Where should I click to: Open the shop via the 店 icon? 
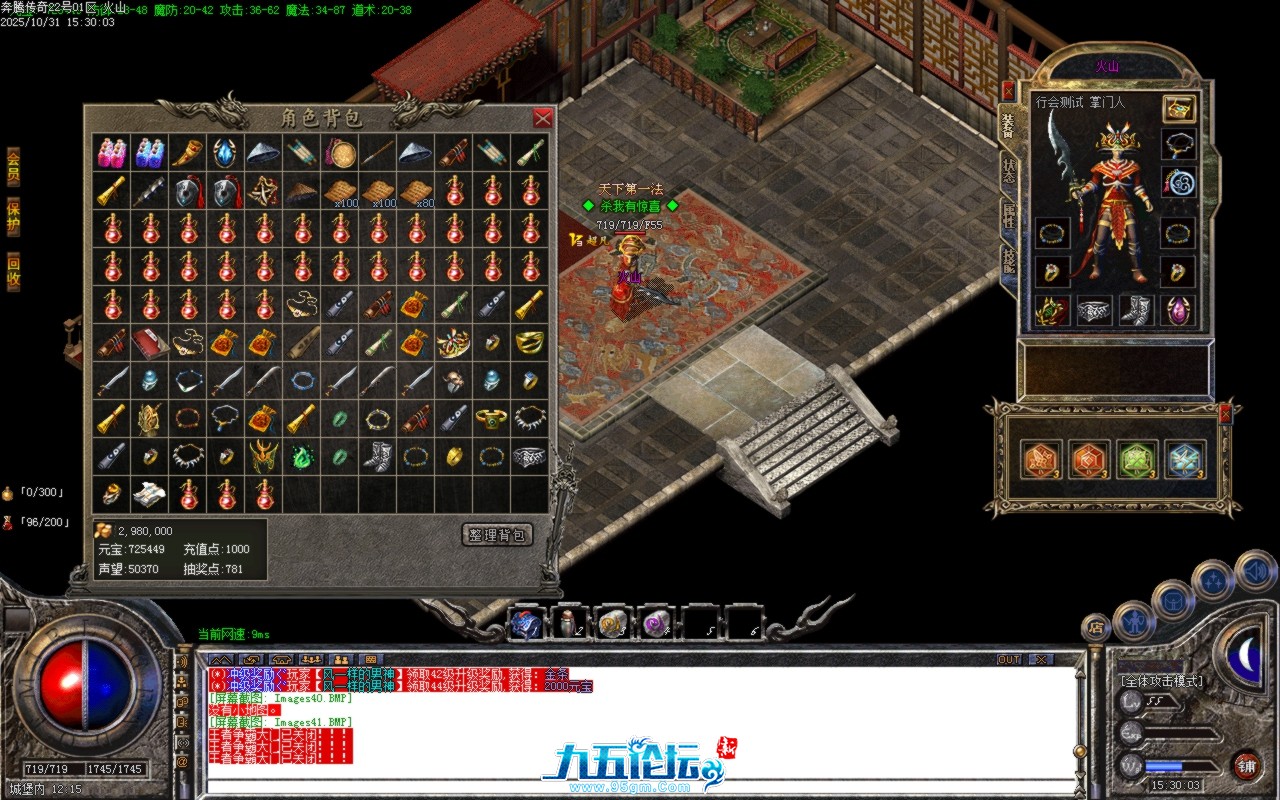click(x=1096, y=626)
